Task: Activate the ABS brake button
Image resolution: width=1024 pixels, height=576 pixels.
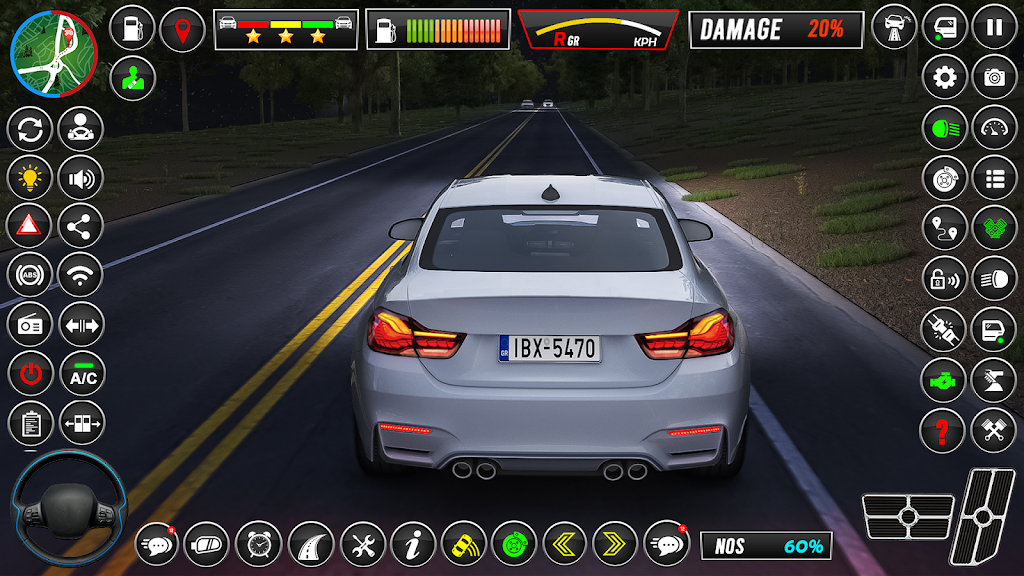Action: 30,276
